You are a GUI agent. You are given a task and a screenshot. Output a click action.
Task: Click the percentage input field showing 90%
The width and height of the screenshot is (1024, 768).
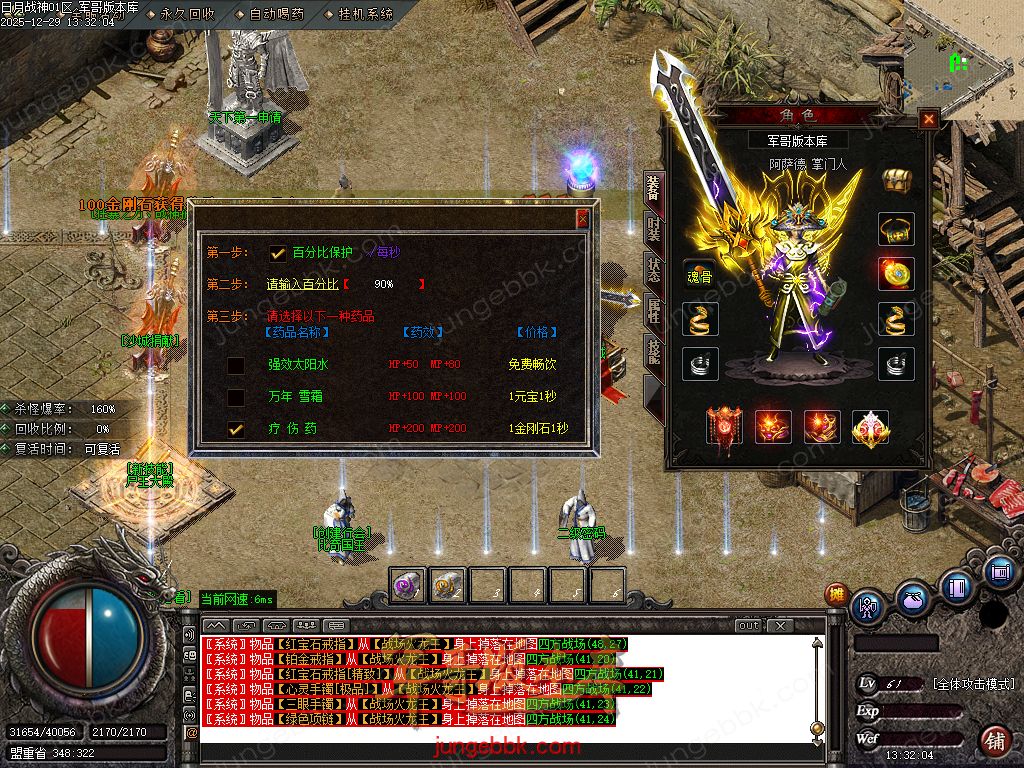tap(384, 284)
